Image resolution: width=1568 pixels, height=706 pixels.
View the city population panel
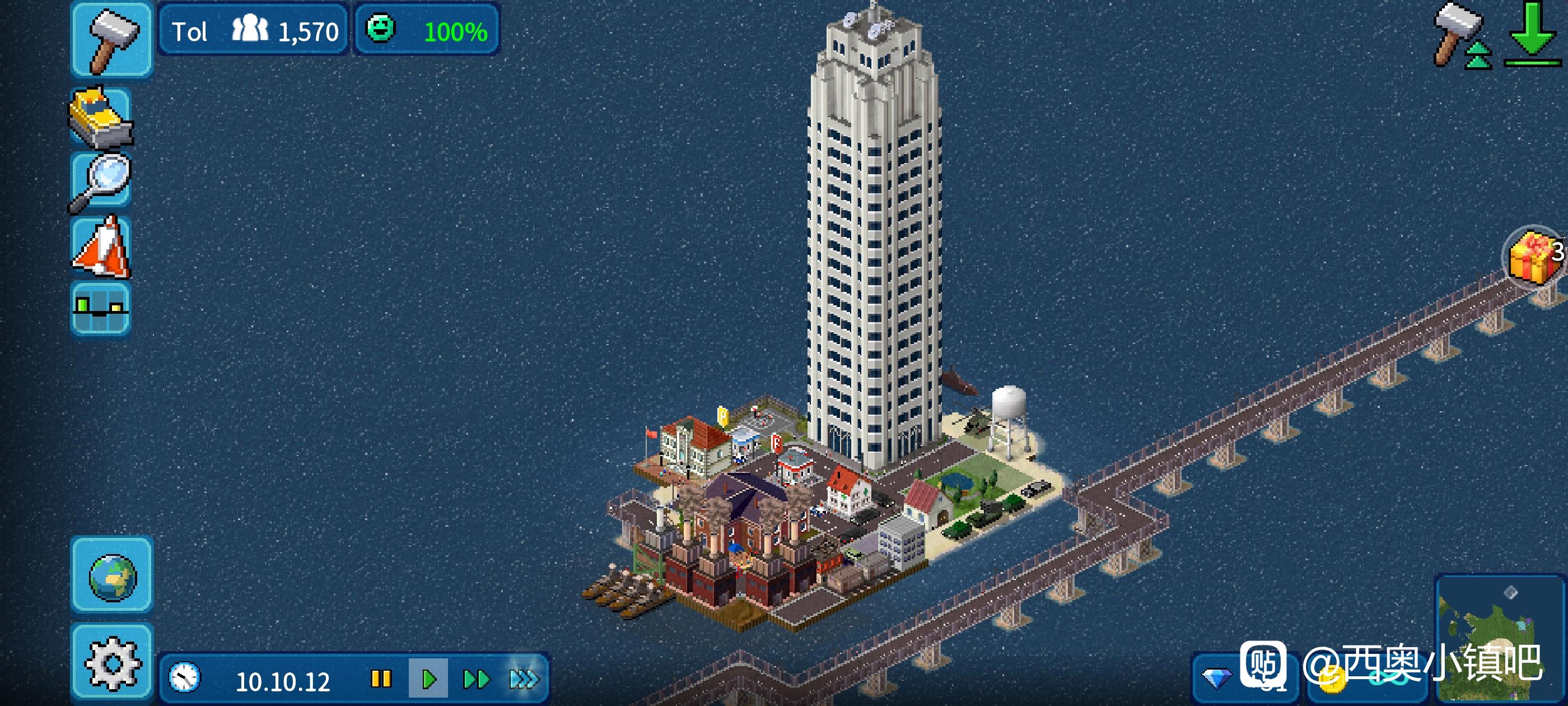(x=253, y=30)
